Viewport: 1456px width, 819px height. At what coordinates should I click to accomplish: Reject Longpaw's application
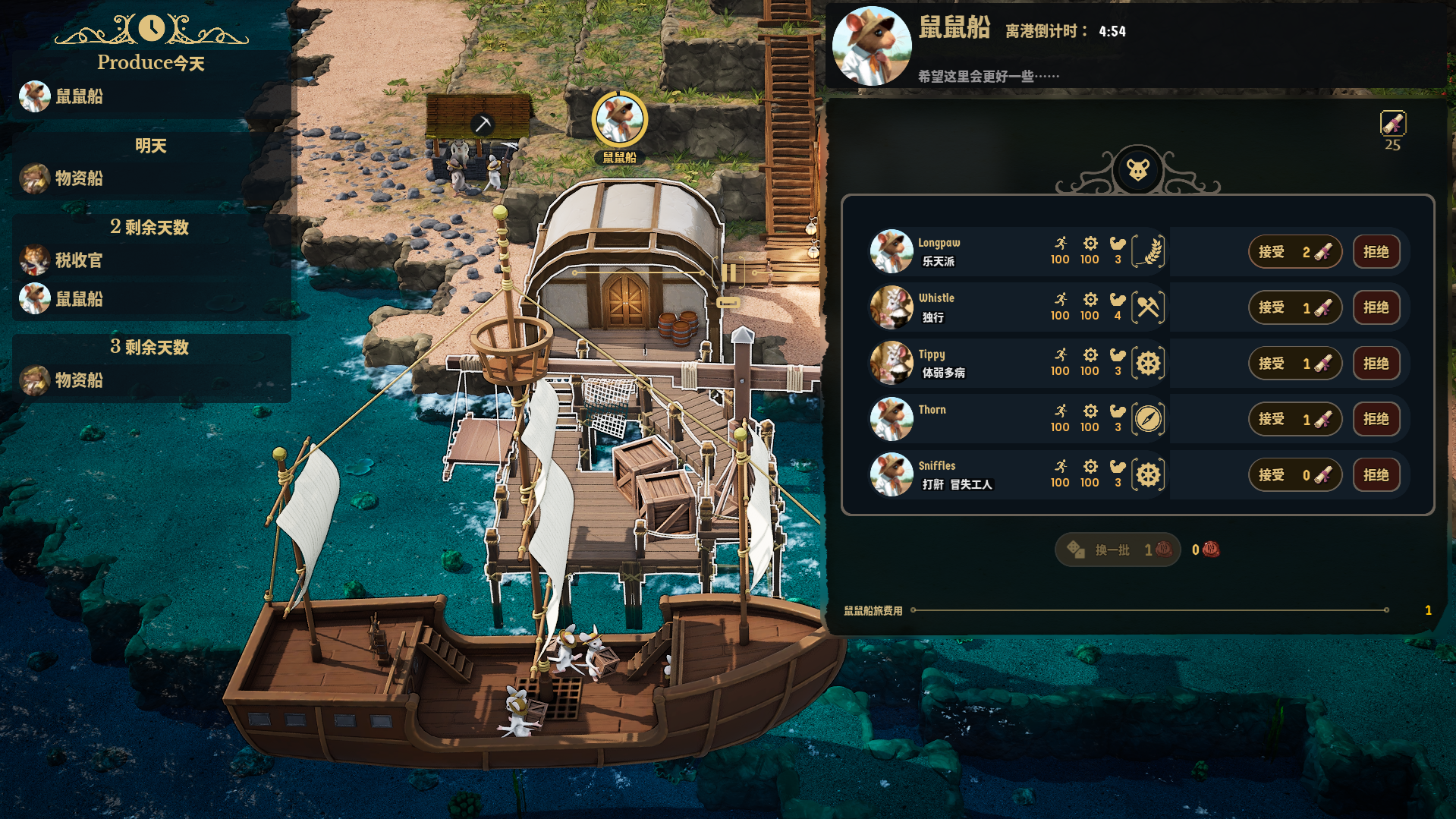1376,252
